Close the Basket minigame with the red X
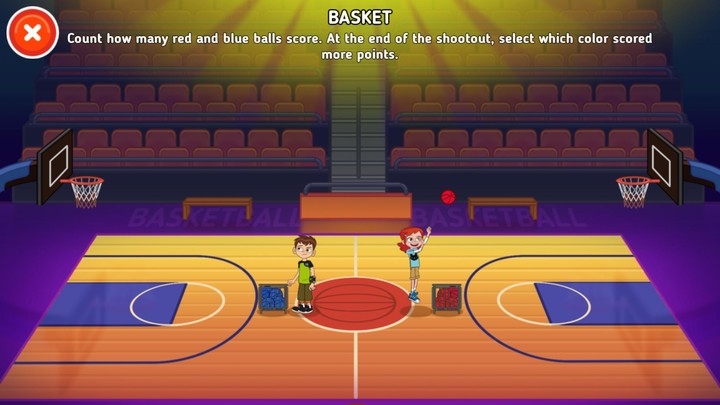Screen dimensions: 720x405 [32, 32]
